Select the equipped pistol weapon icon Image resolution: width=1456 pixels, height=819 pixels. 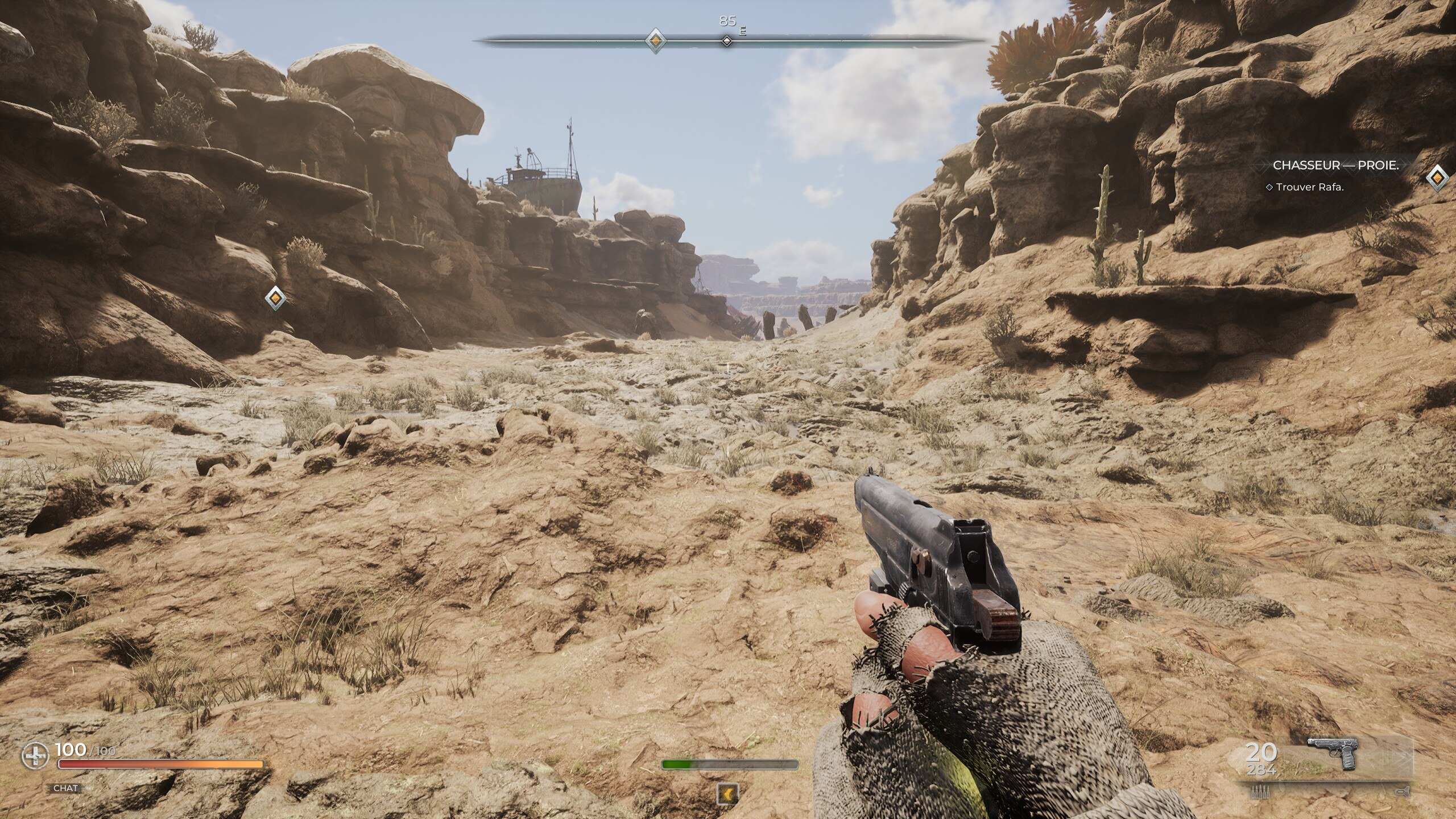pos(1333,752)
